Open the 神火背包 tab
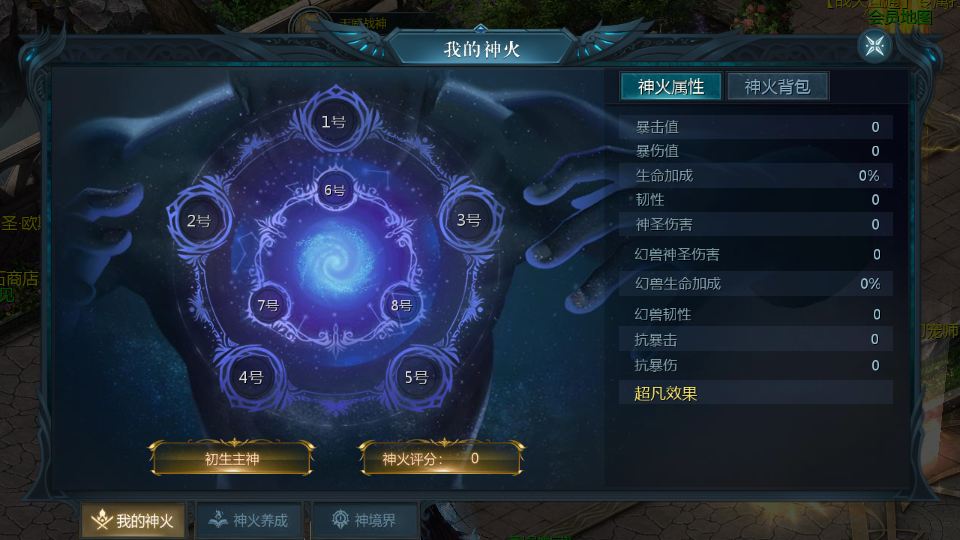 777,87
